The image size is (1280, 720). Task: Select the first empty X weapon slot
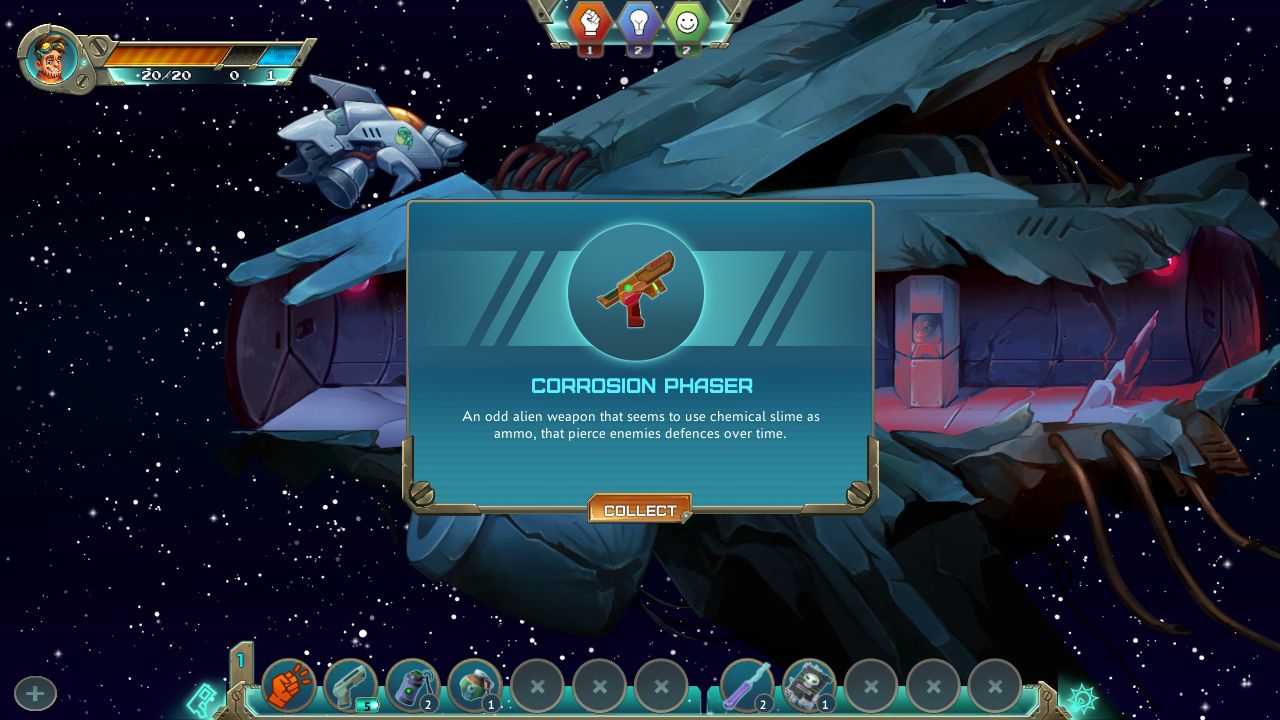point(536,684)
